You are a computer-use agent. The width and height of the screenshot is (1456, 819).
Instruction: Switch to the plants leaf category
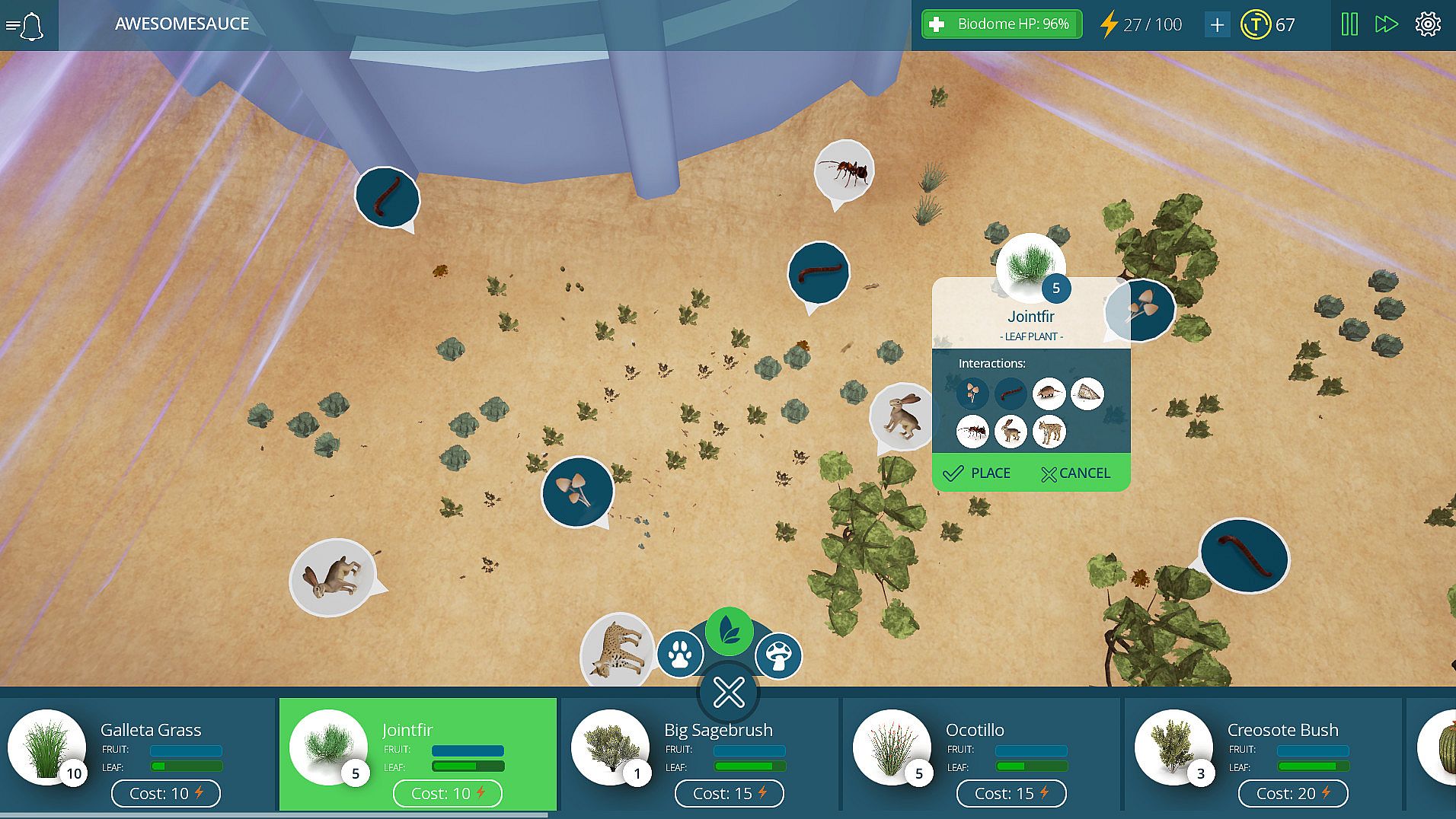(x=729, y=631)
